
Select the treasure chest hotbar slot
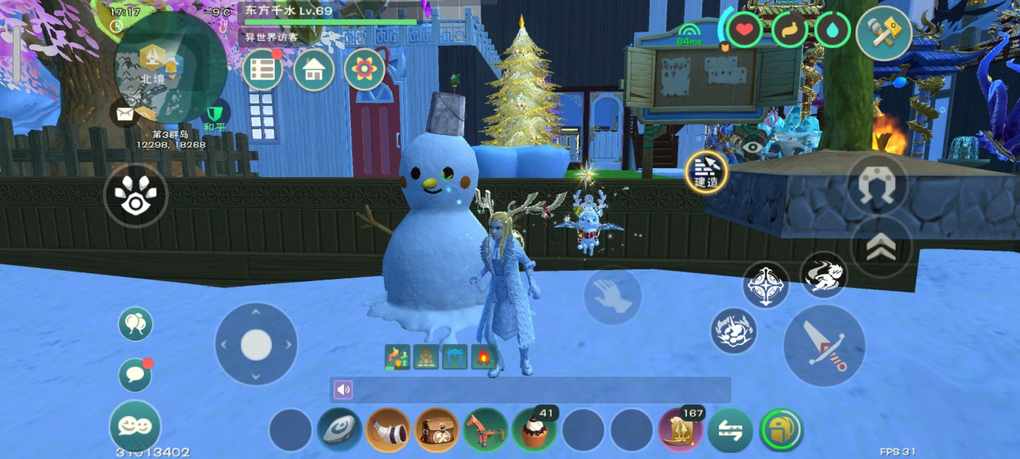pyautogui.click(x=437, y=430)
